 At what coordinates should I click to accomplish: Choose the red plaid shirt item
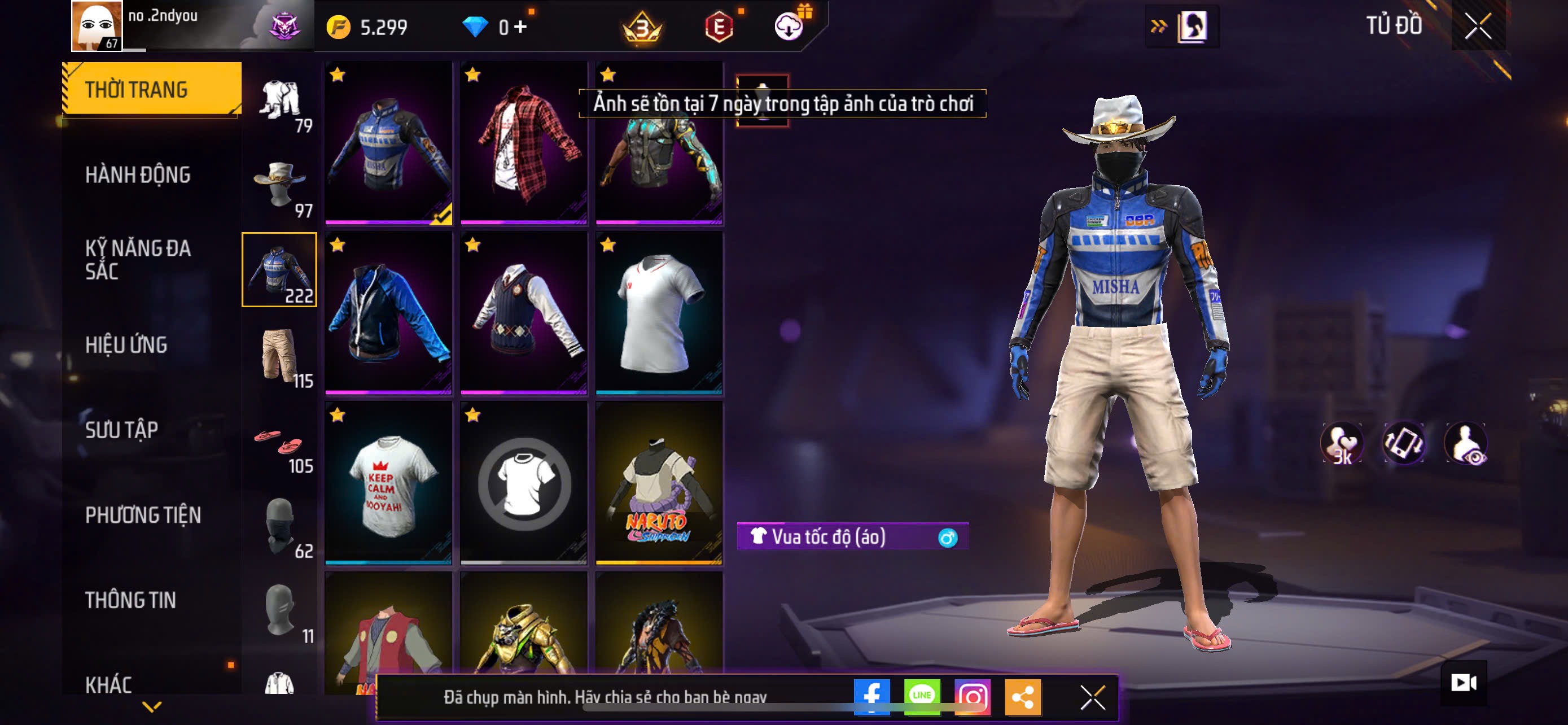(x=523, y=143)
